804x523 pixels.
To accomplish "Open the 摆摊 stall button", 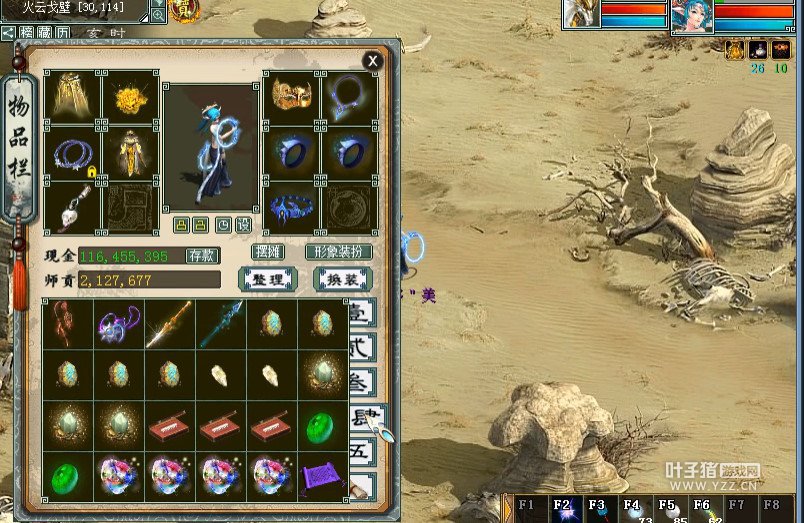I will [x=268, y=252].
